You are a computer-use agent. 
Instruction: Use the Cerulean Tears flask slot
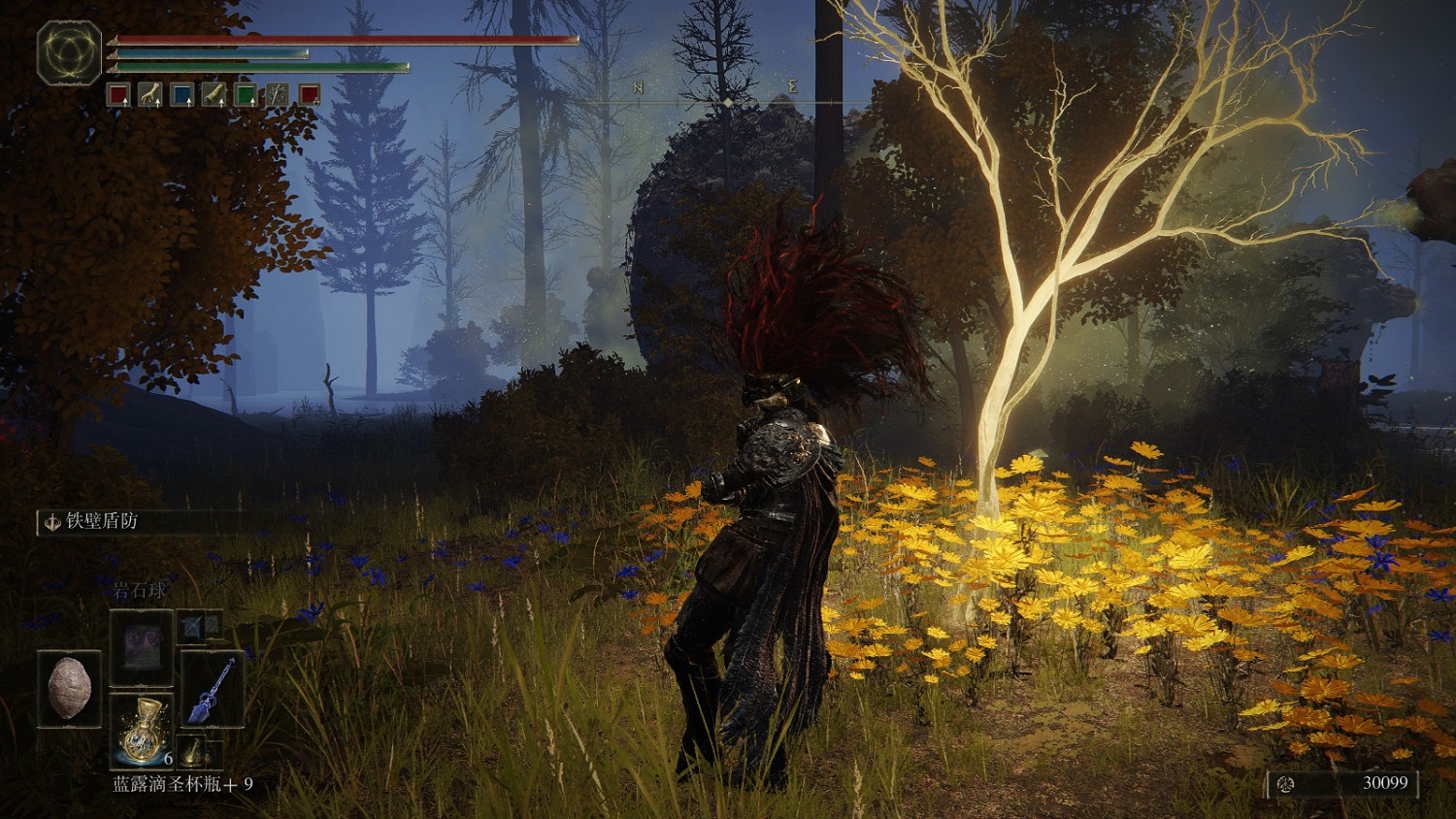(142, 730)
